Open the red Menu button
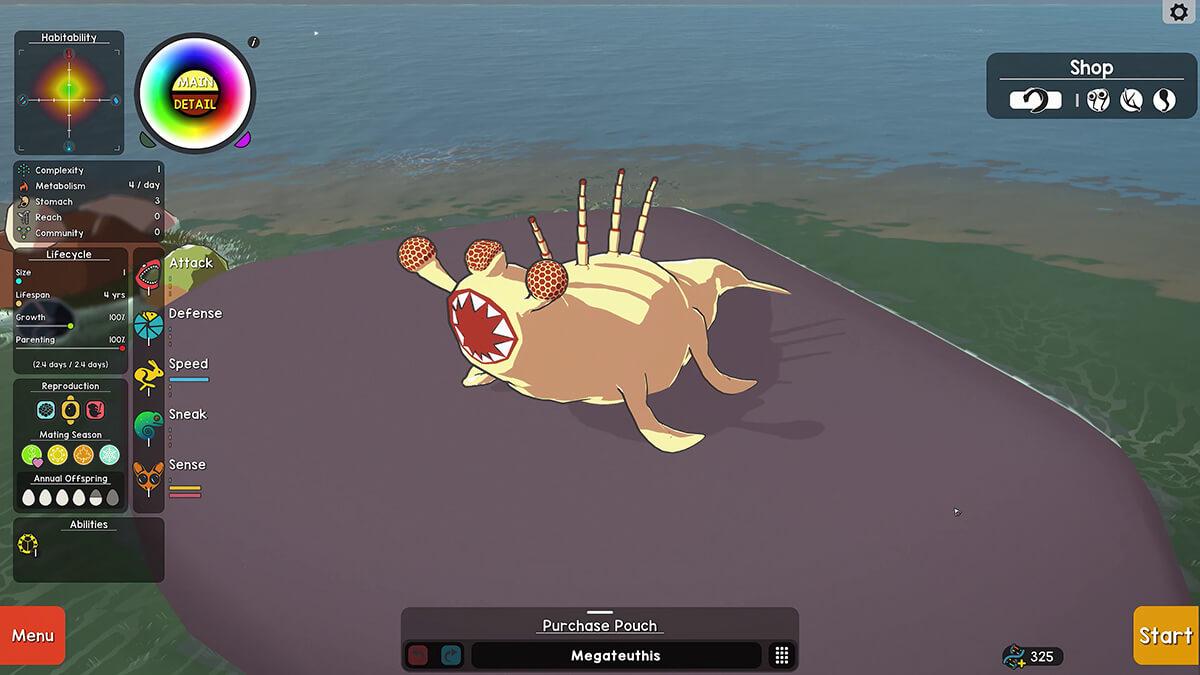Image resolution: width=1200 pixels, height=675 pixels. coord(32,636)
